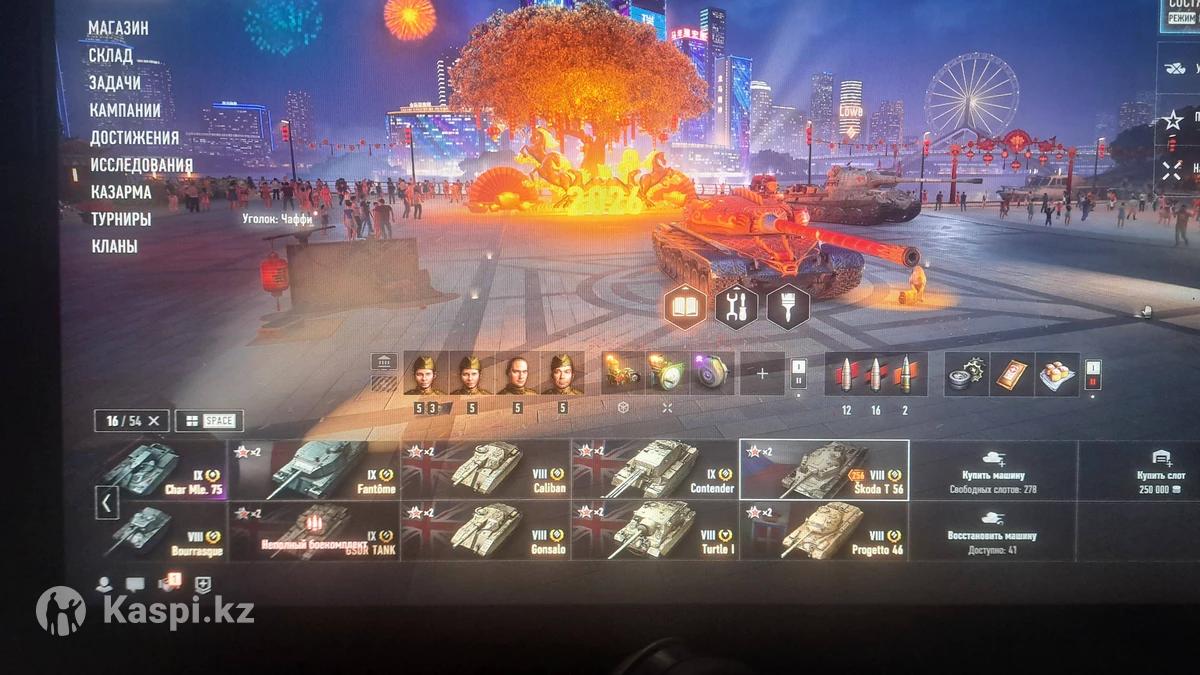Open the КЛАНЫ clans menu
The width and height of the screenshot is (1200, 675).
pyautogui.click(x=114, y=246)
